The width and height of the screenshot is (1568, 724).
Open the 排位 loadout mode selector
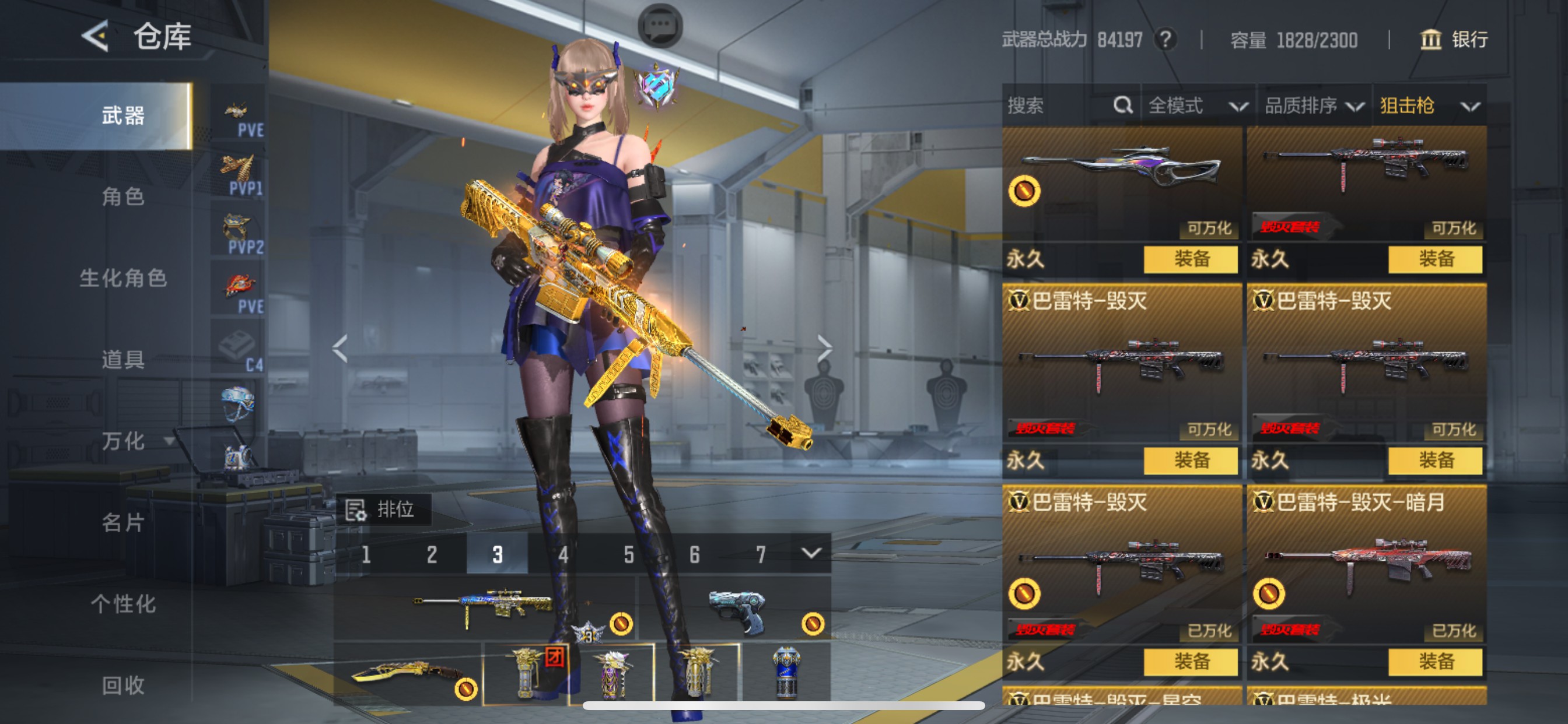click(x=383, y=509)
